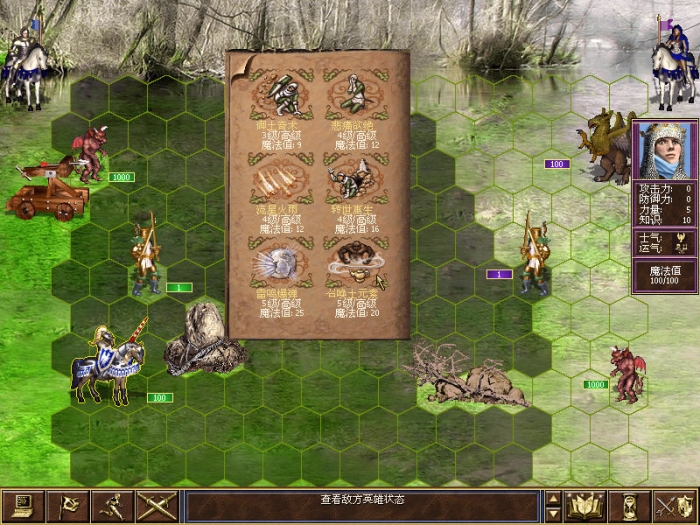Choose the Summon Earth Elemental spell
Viewport: 700px width, 525px height.
click(351, 265)
